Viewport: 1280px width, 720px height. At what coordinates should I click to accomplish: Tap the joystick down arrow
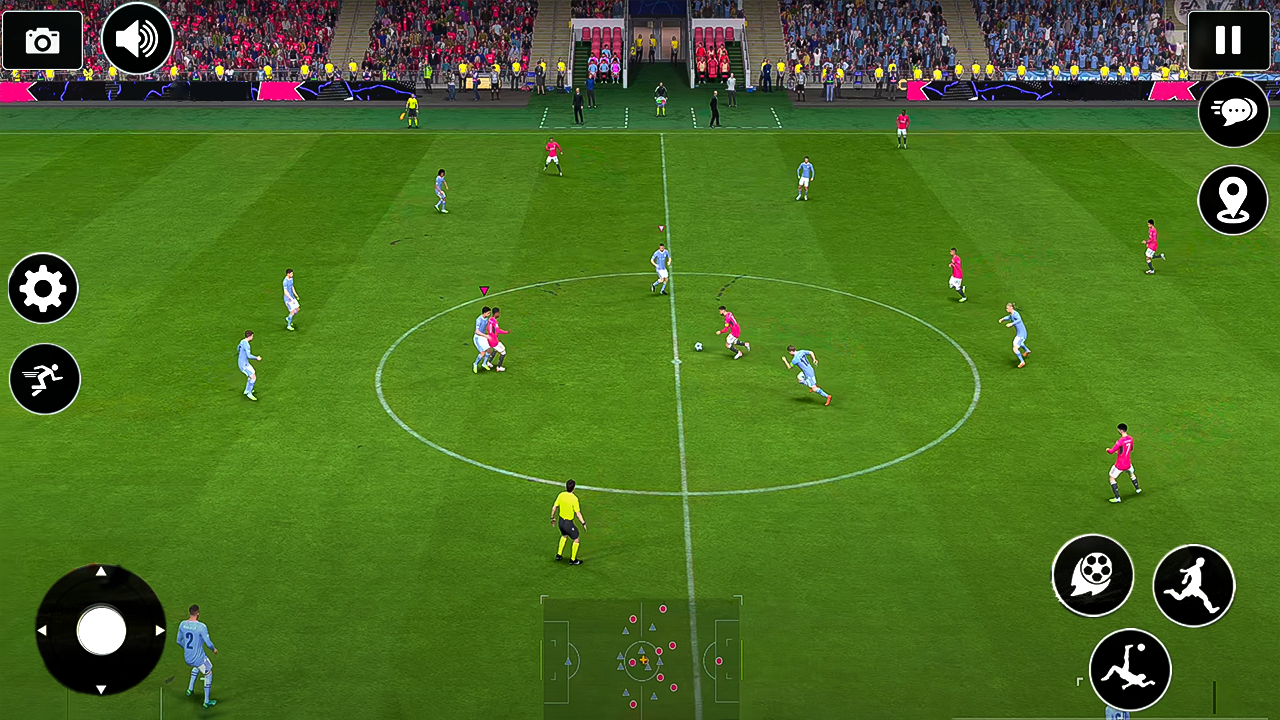click(x=101, y=688)
